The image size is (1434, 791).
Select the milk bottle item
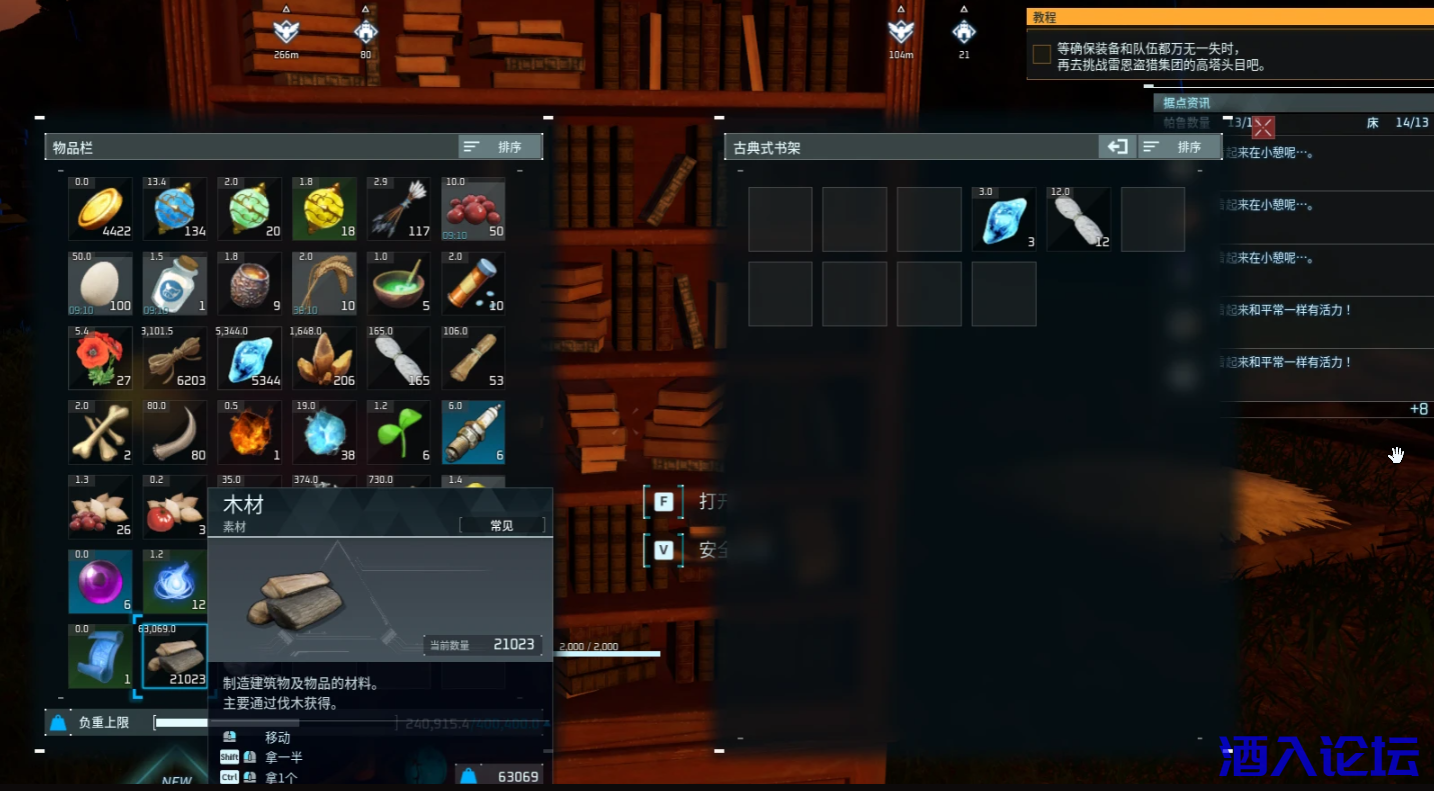pos(175,284)
